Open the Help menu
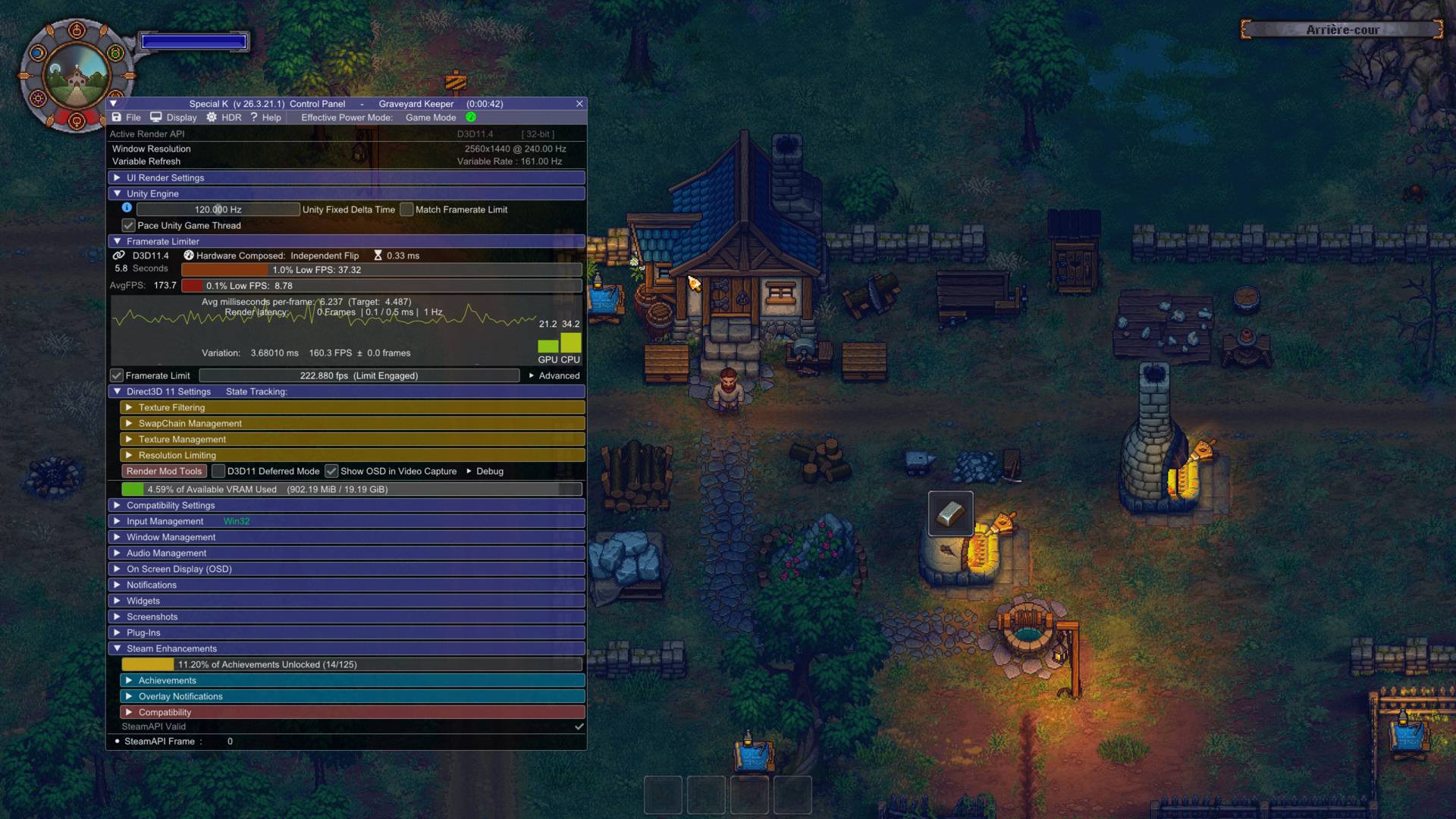Screen dimensions: 1456x819 tap(265, 118)
